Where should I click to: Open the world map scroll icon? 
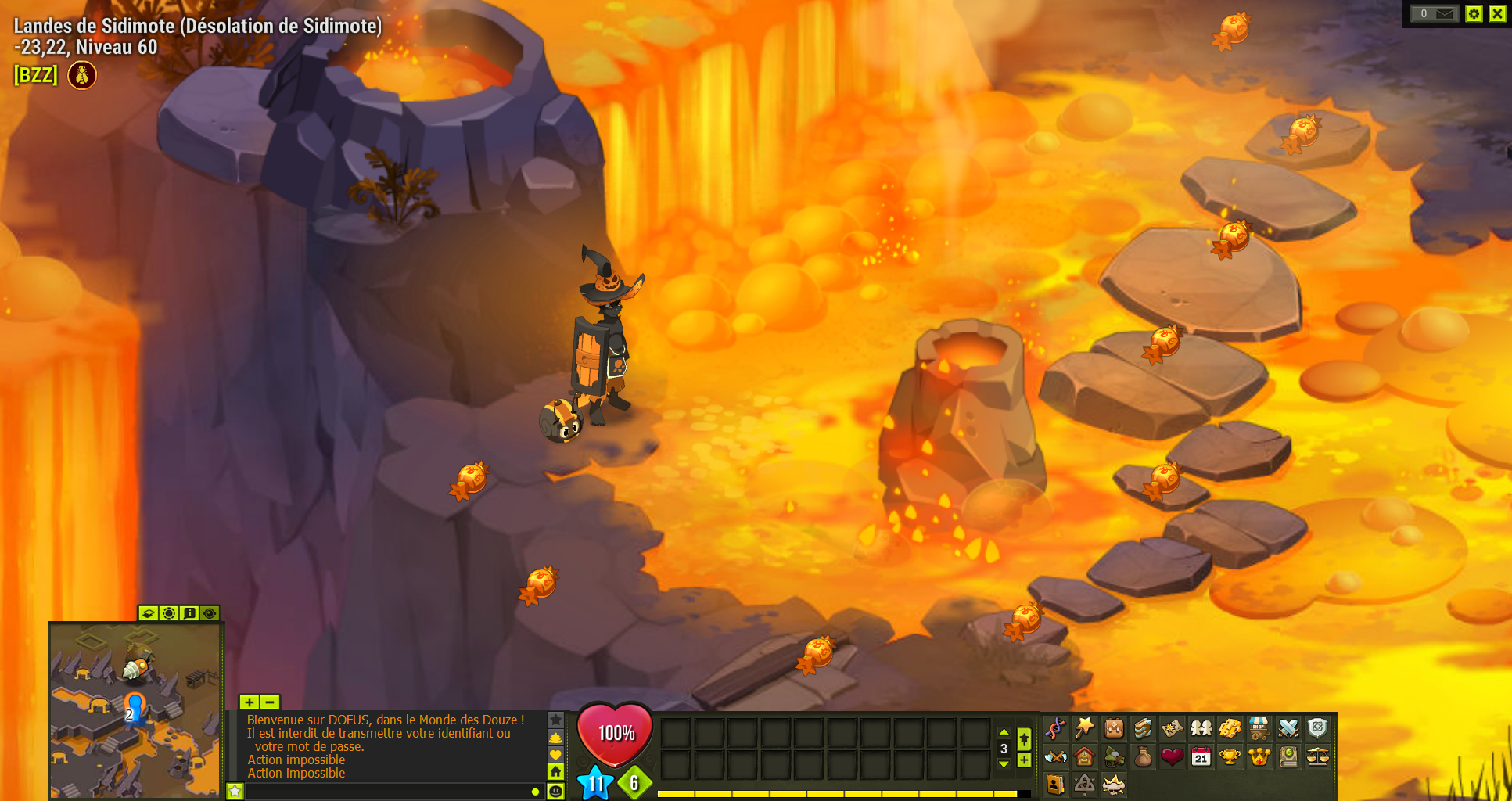point(1172,729)
